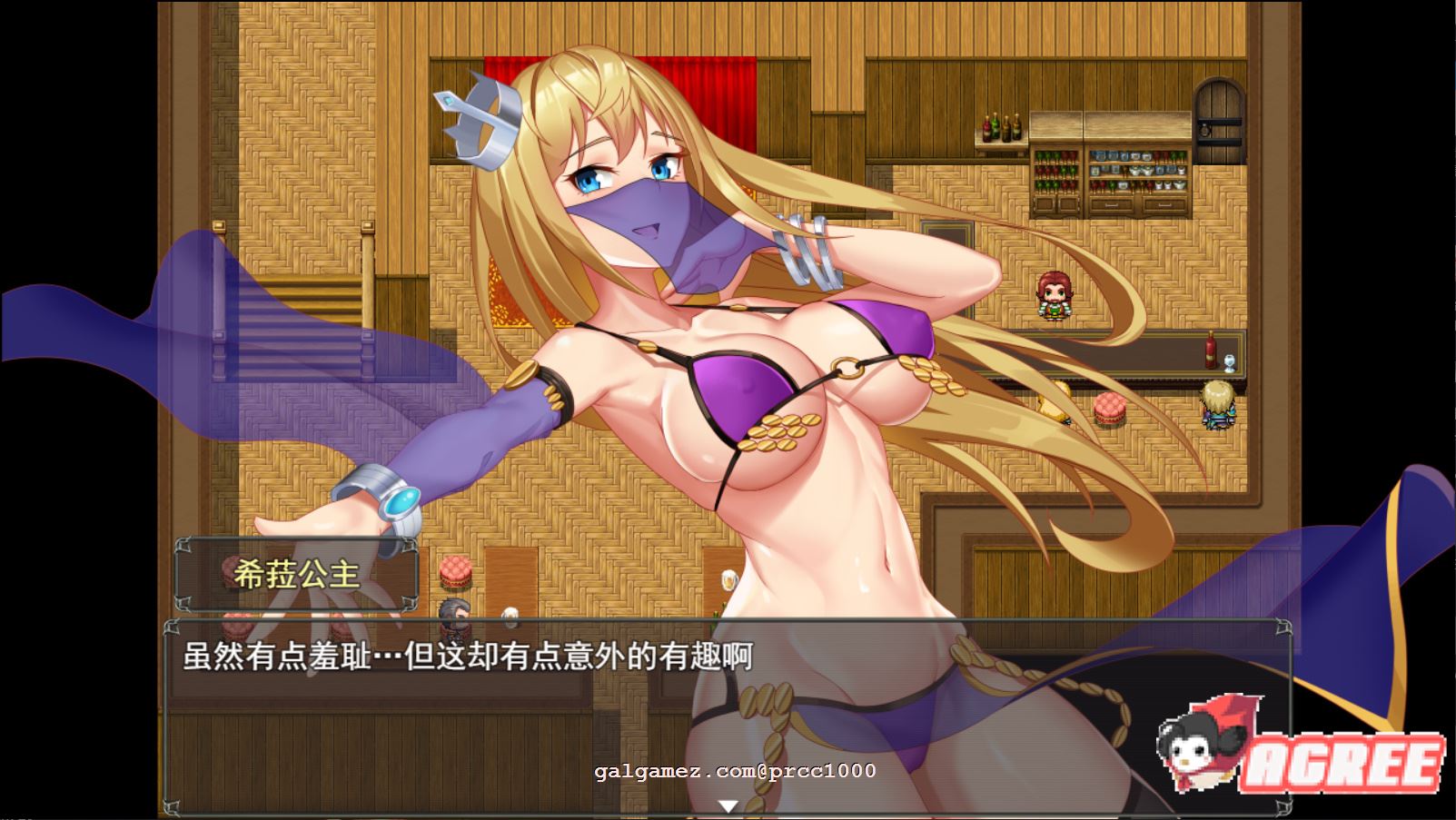Click the continue arrow below the dialogue box

[x=727, y=804]
